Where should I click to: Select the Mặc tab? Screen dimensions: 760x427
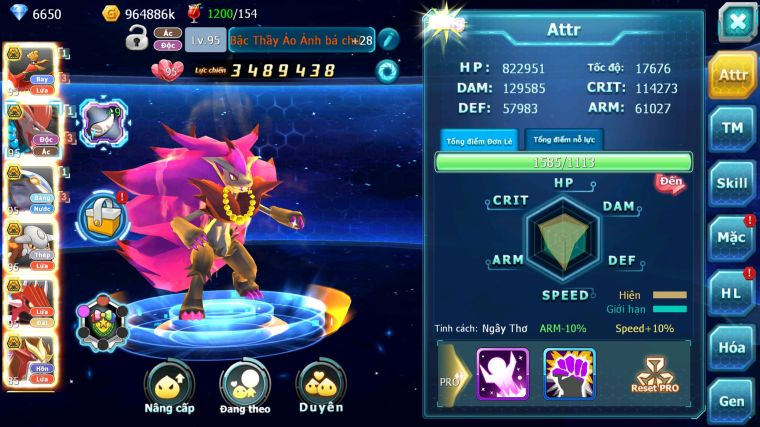click(x=732, y=239)
